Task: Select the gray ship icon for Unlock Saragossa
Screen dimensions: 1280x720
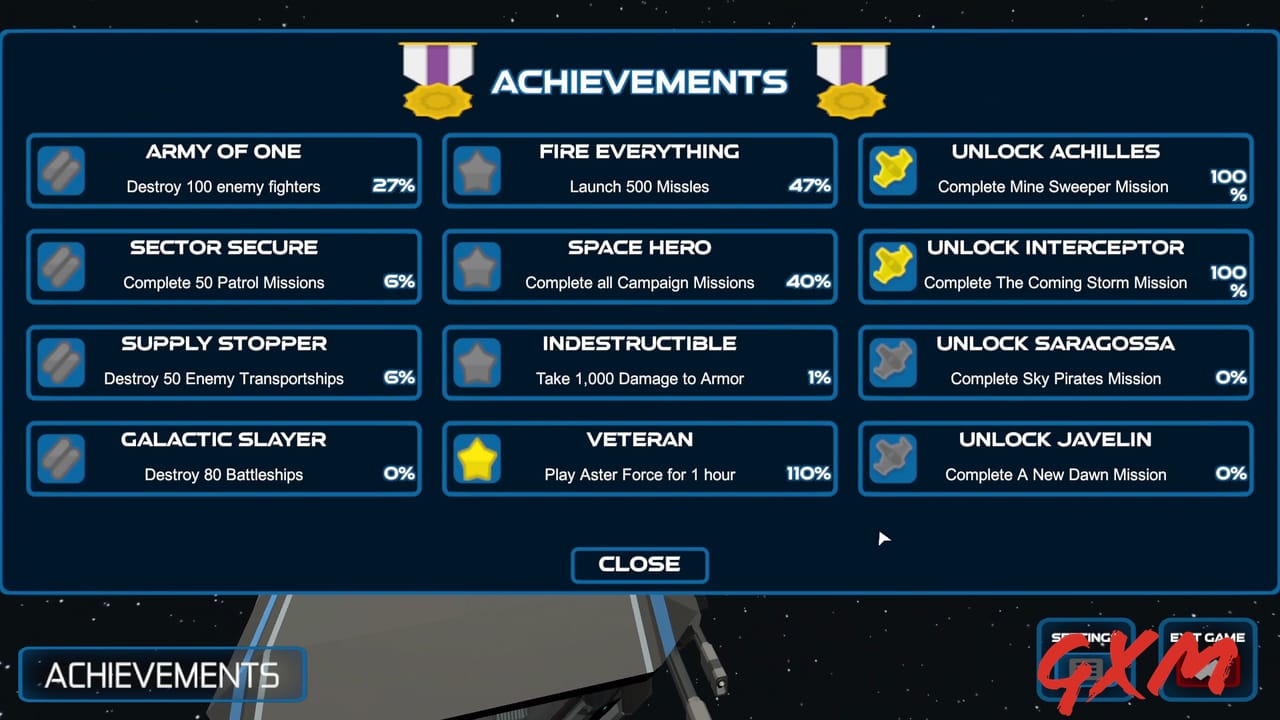Action: point(892,362)
